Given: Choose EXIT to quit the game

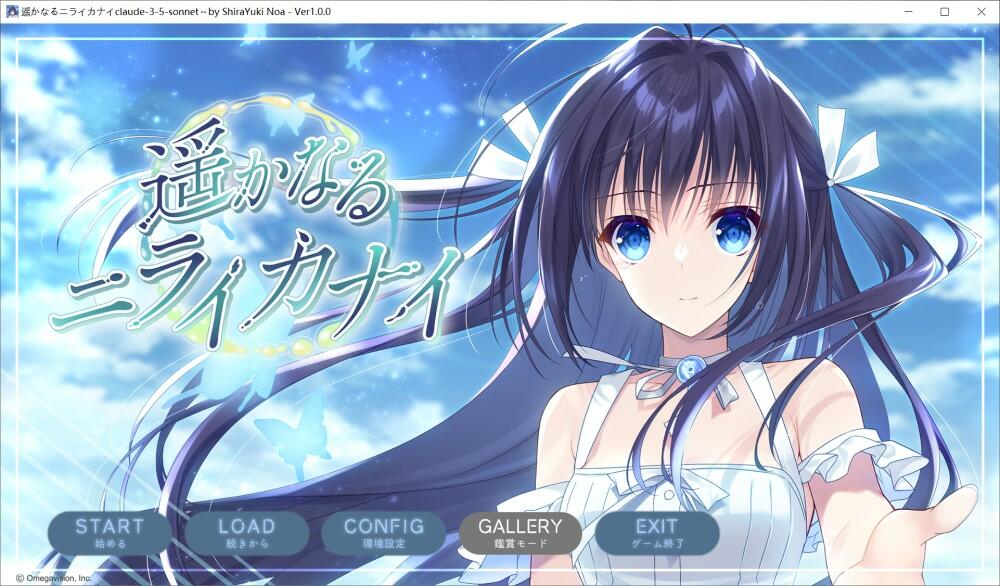Looking at the screenshot, I should [657, 532].
